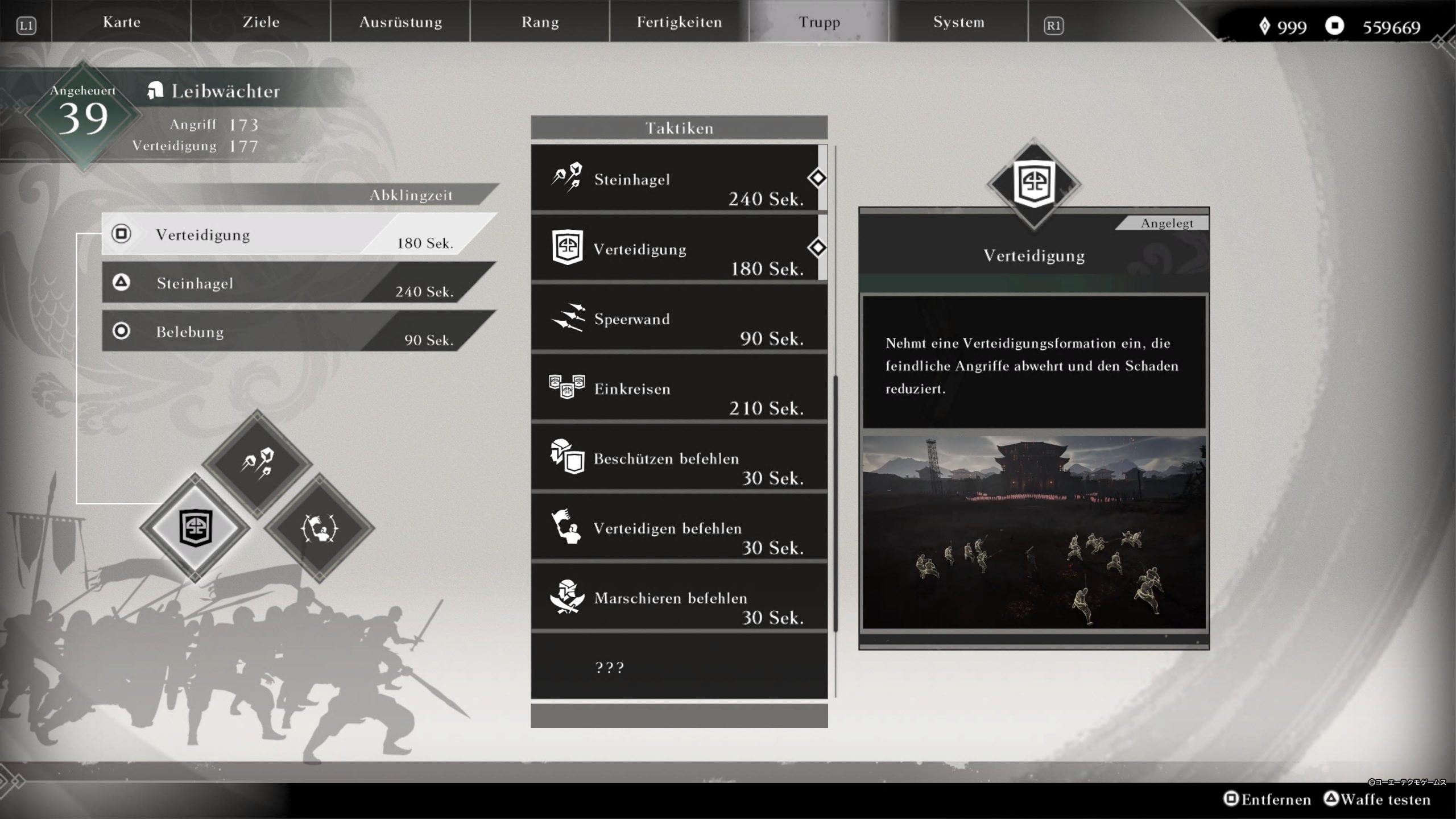
Task: Click the revive diamond icon
Action: (319, 528)
